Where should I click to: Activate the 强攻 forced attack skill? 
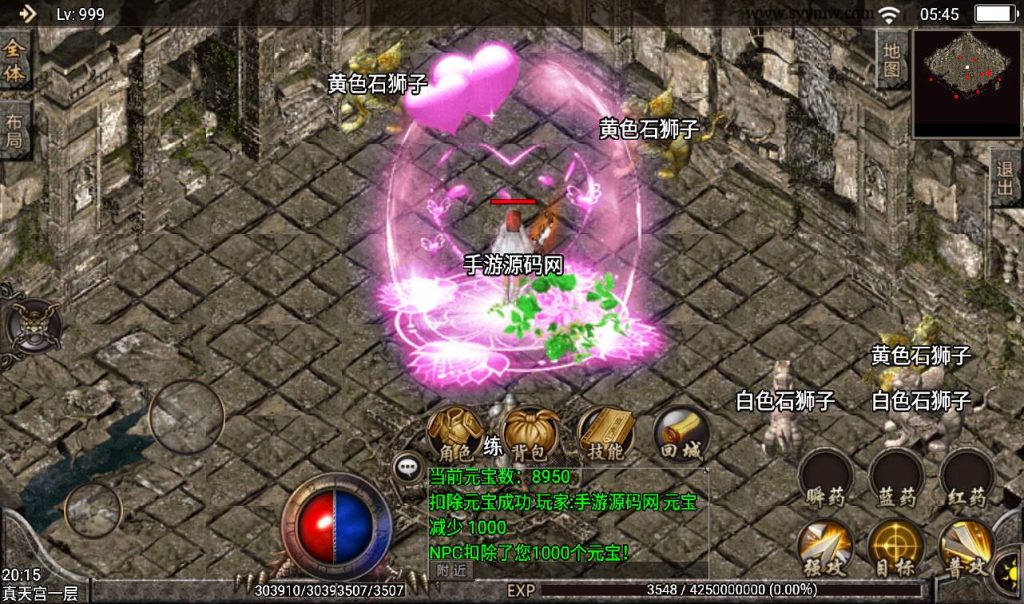[x=826, y=548]
